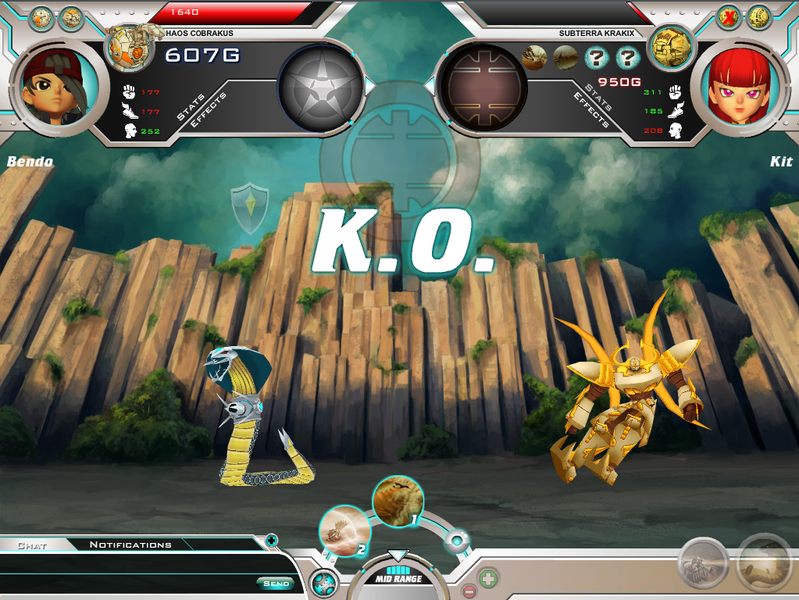Switch to the Chat tab
The height and width of the screenshot is (600, 799).
click(x=33, y=545)
